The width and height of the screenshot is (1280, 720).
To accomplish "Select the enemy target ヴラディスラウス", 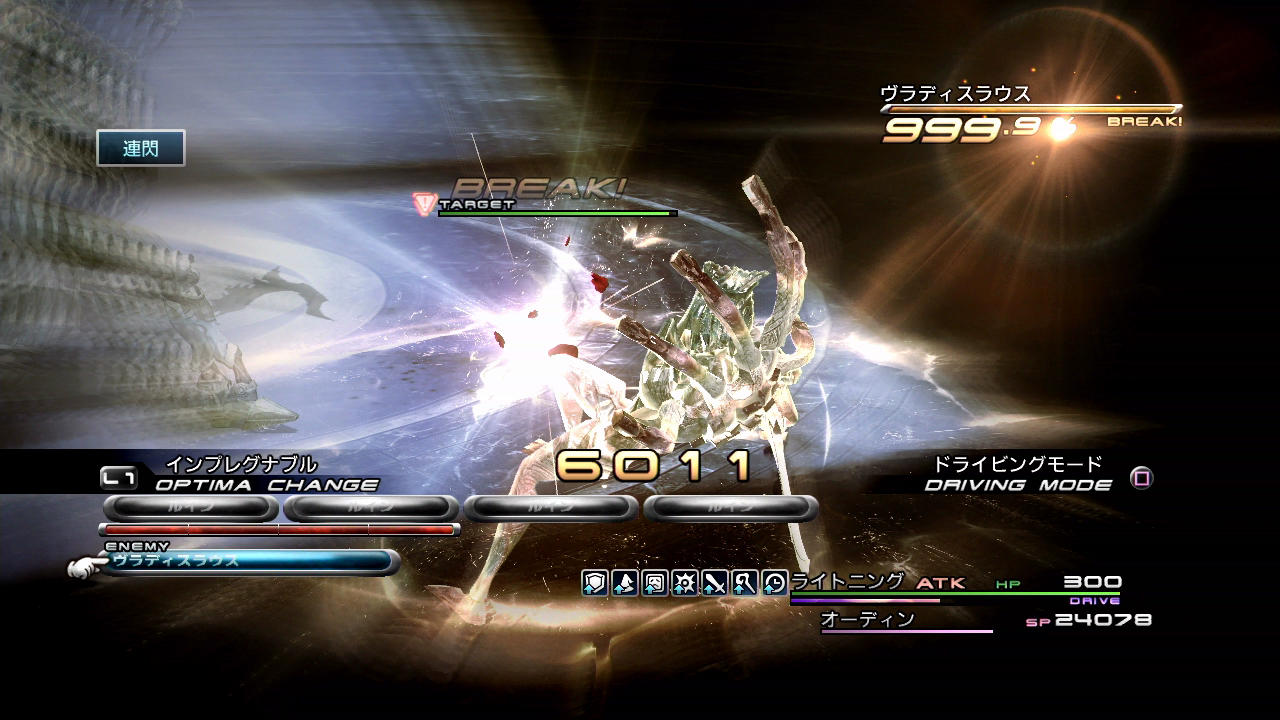I will tap(250, 562).
